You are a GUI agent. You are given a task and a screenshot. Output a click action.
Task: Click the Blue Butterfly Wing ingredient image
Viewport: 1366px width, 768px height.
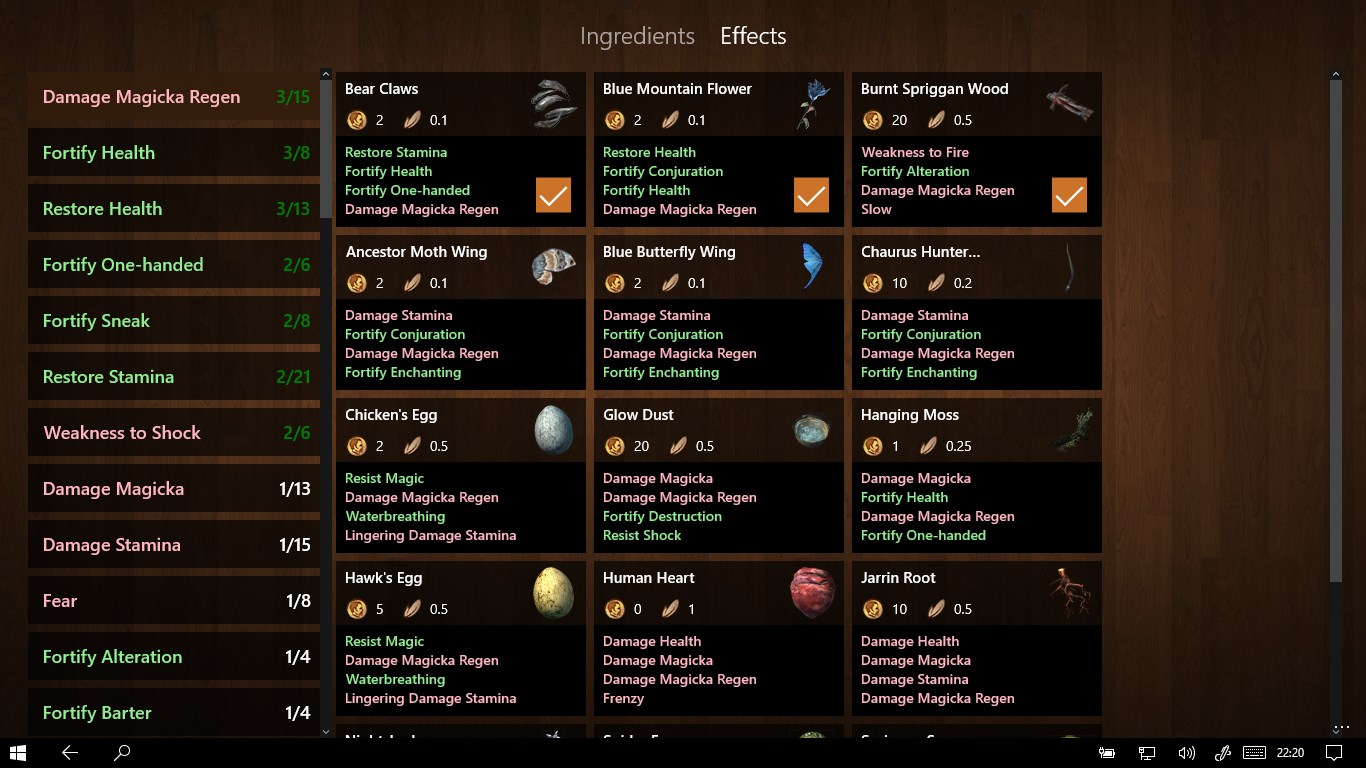coord(812,266)
